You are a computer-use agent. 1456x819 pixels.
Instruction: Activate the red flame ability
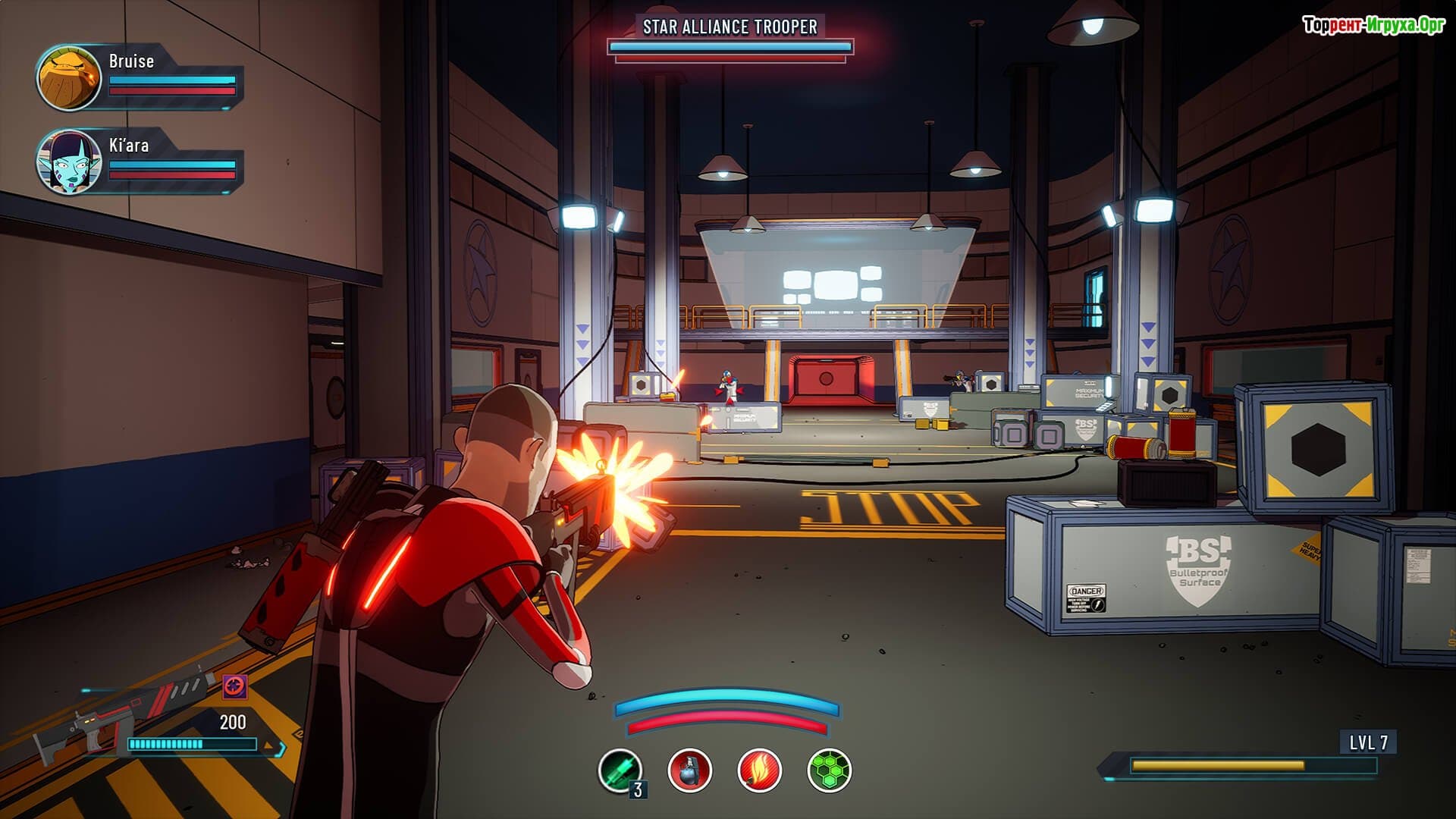(x=759, y=770)
